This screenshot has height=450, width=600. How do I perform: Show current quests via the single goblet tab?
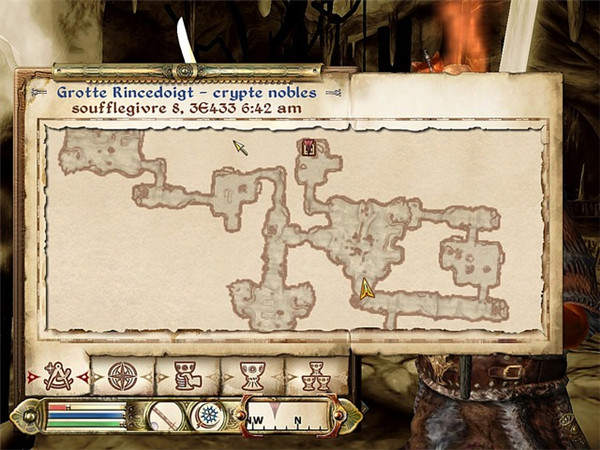[252, 376]
